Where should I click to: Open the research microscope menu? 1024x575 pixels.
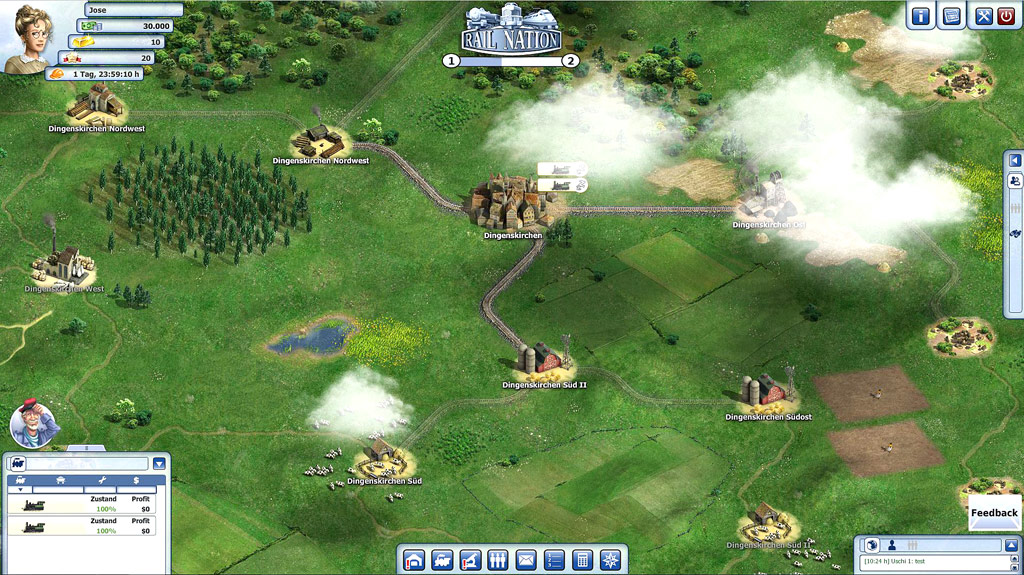[x=470, y=560]
